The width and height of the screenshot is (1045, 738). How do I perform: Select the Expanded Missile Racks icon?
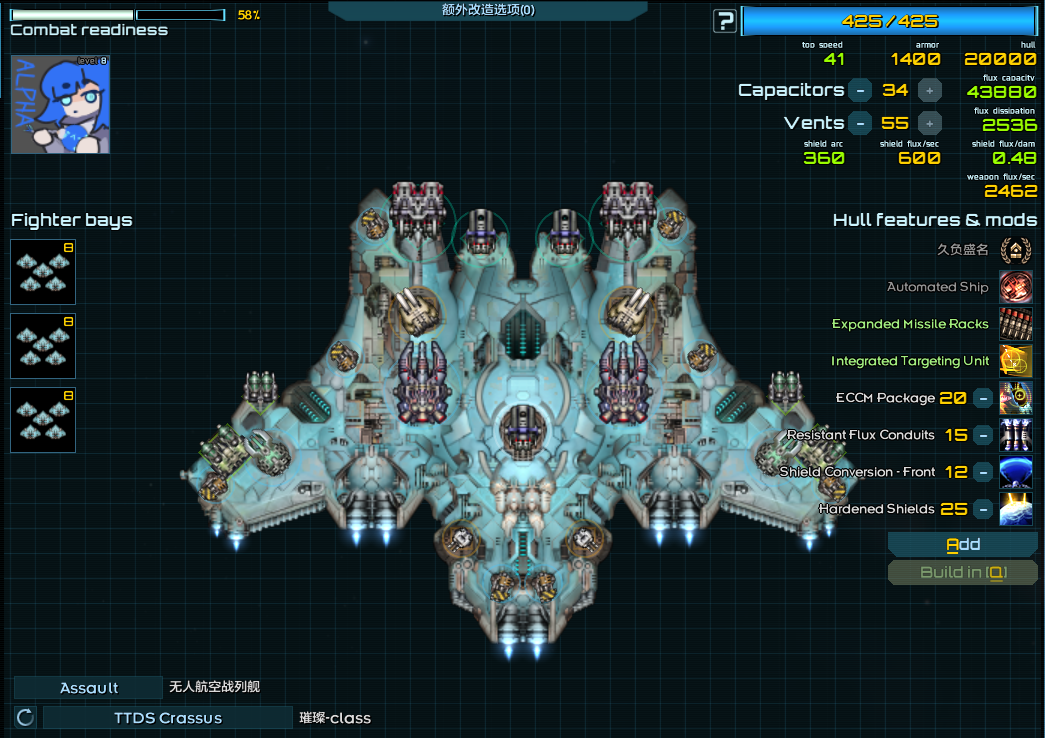[1015, 324]
